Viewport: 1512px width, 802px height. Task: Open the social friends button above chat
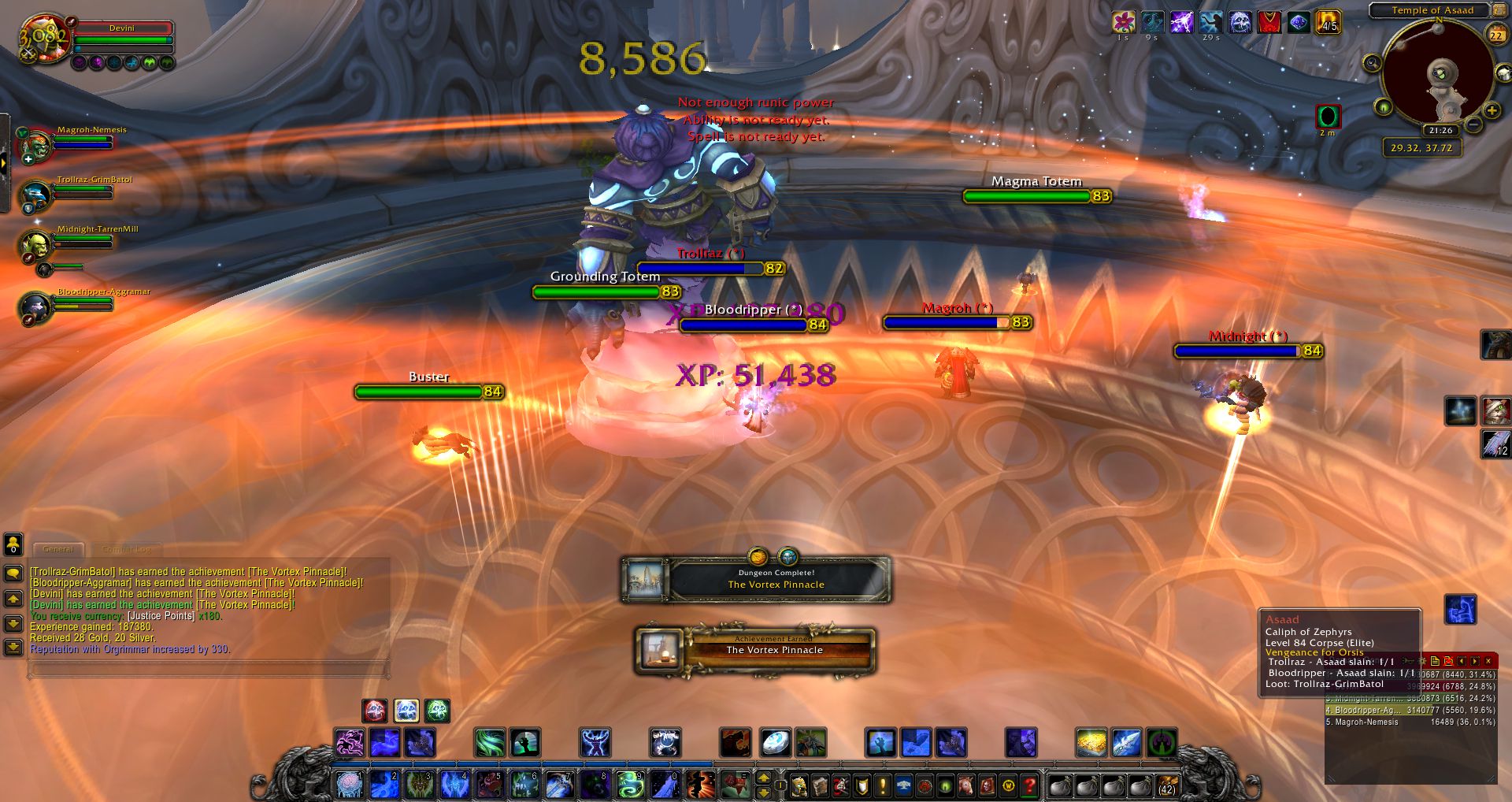pyautogui.click(x=13, y=544)
